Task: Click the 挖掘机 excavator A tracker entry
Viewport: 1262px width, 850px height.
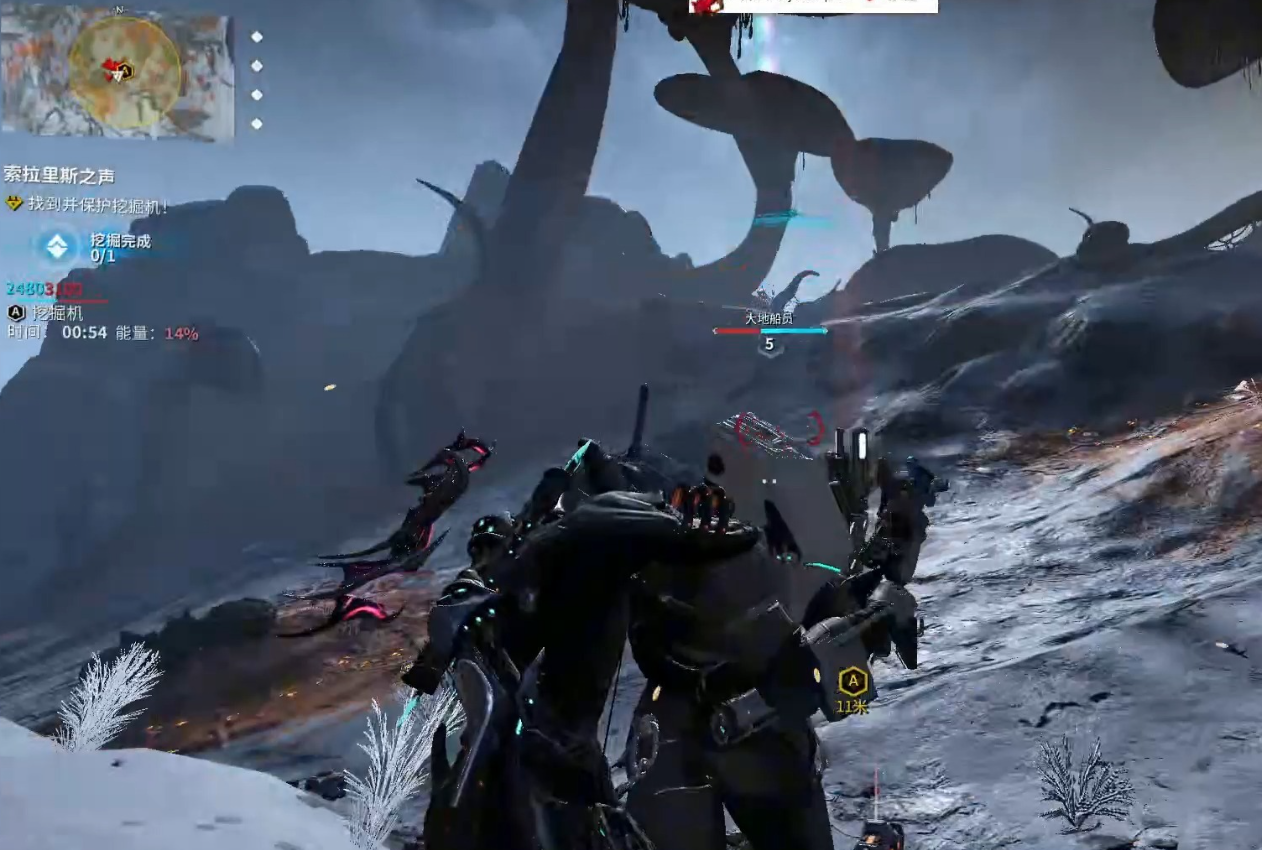Action: click(48, 313)
